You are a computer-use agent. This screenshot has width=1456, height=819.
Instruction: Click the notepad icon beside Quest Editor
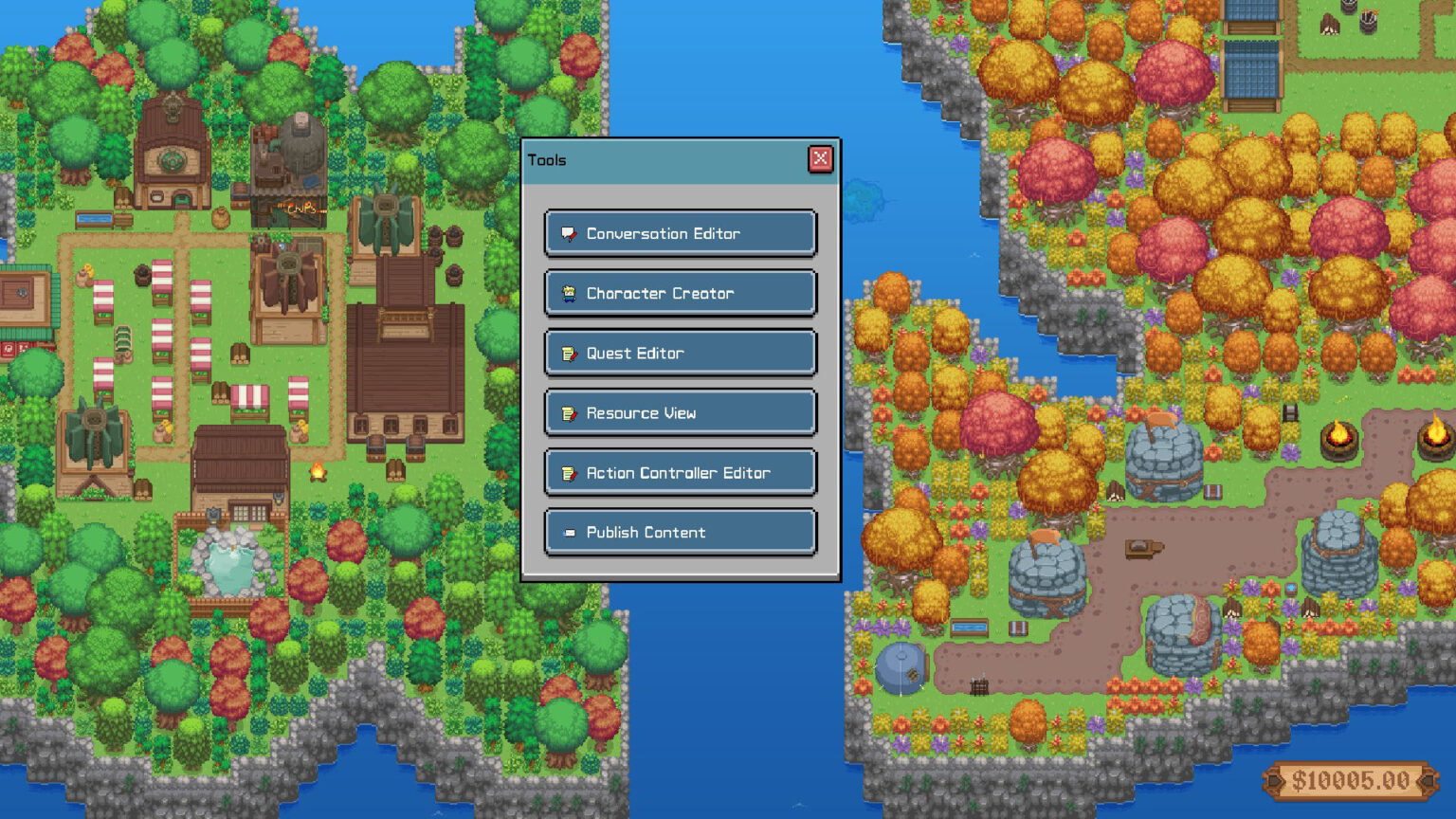coord(569,353)
